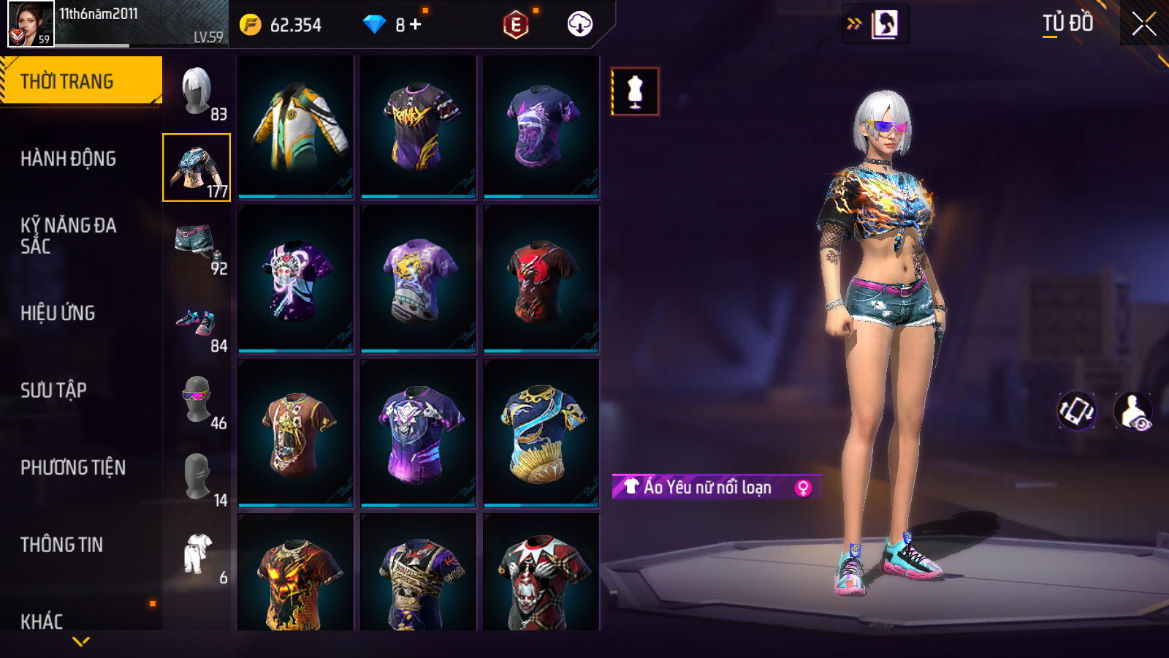Image resolution: width=1169 pixels, height=658 pixels.
Task: Select the Hiệu Ứng tab
Action: pyautogui.click(x=58, y=313)
